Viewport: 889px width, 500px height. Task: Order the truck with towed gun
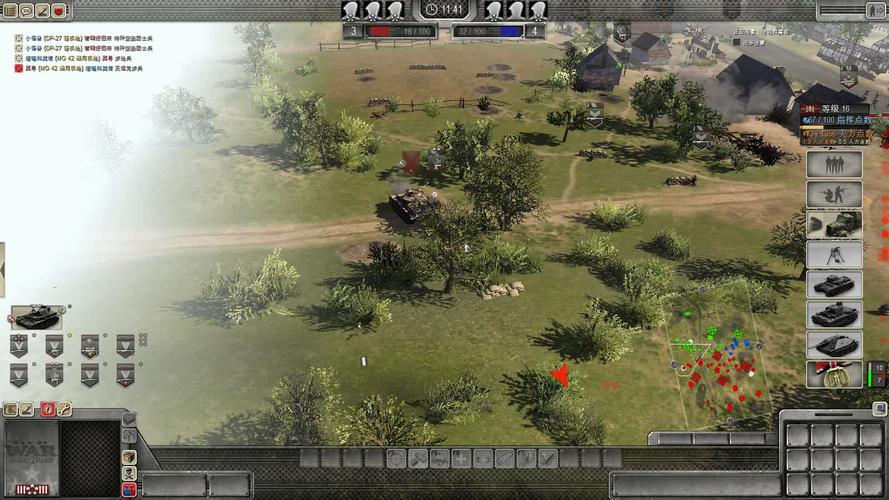[833, 224]
